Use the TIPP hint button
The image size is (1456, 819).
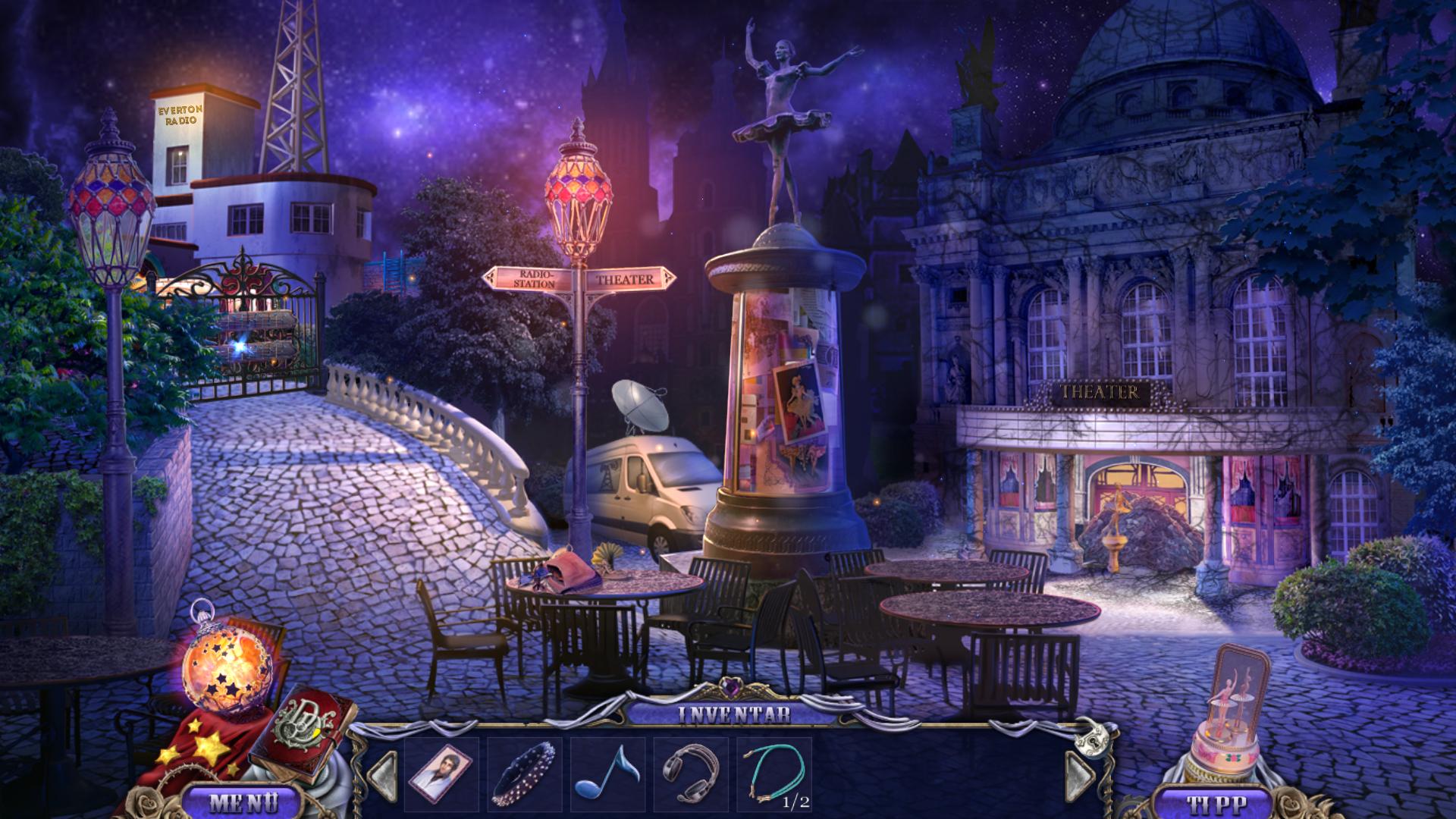tap(1210, 802)
